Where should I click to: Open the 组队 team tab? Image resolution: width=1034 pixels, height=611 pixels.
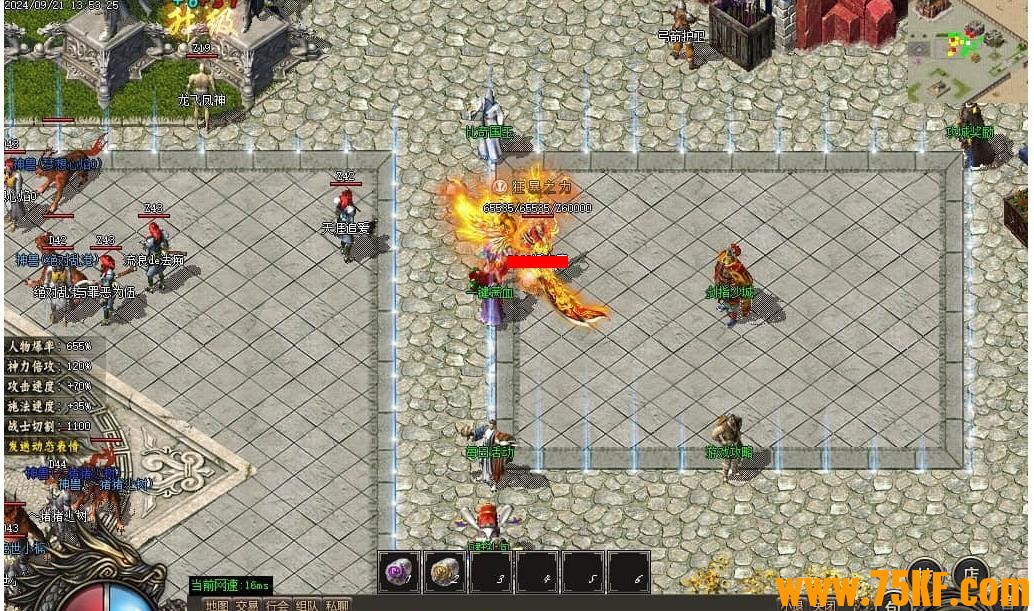(x=307, y=604)
